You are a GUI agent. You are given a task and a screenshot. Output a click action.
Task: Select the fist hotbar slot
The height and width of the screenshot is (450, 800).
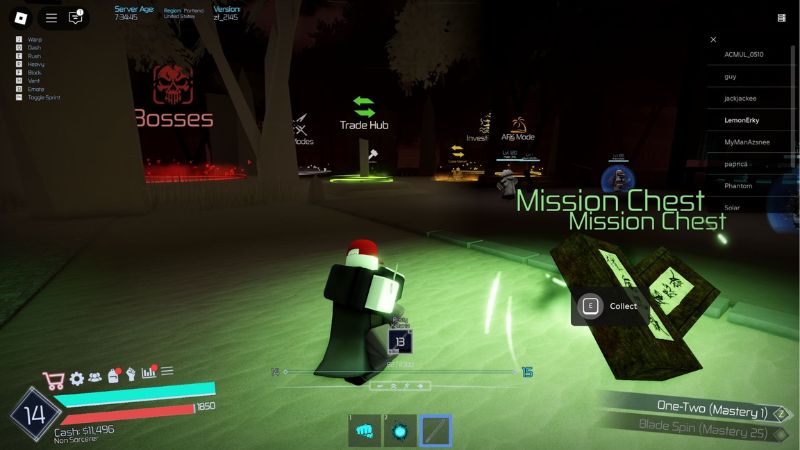(364, 431)
